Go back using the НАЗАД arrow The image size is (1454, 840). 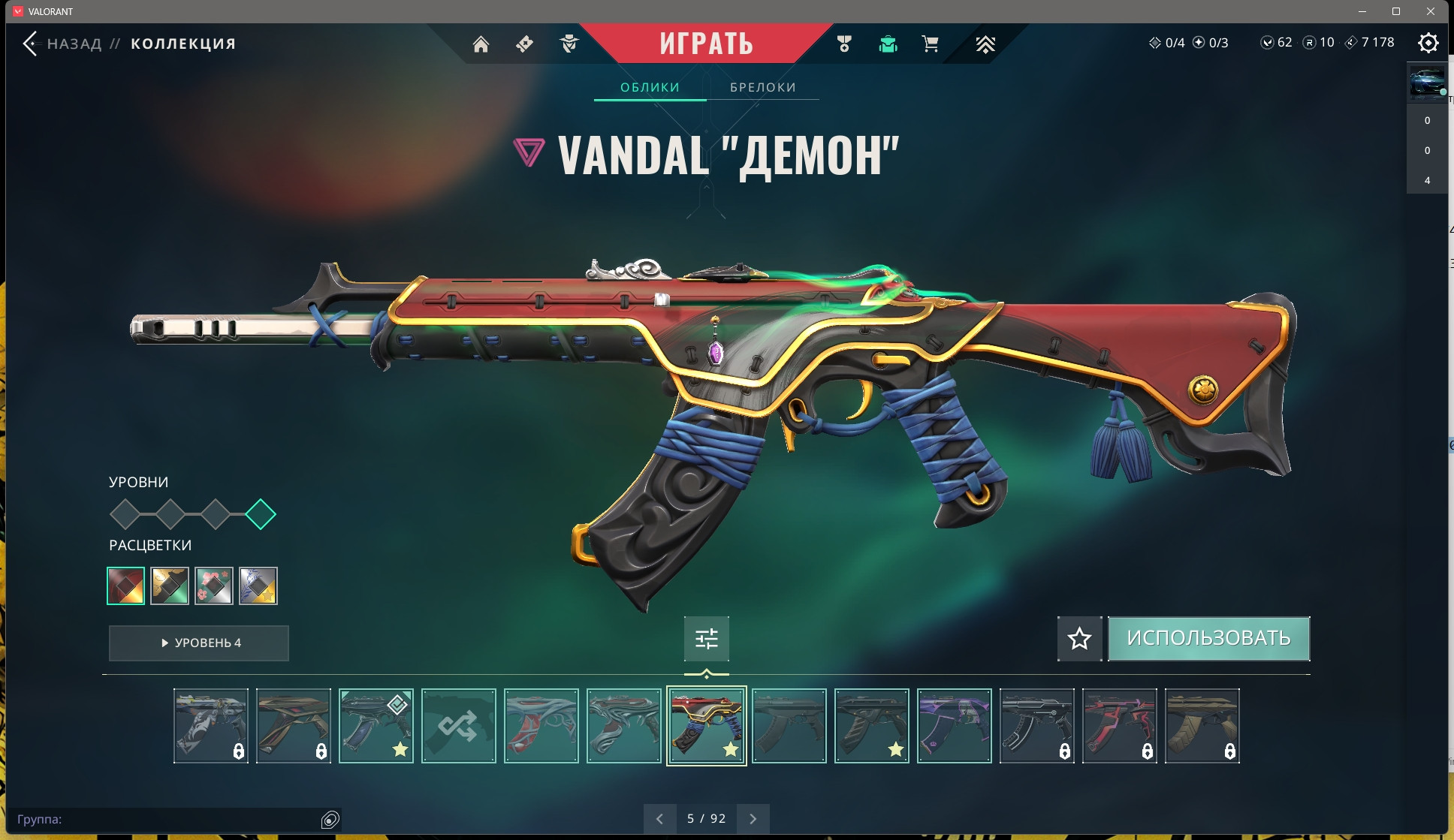[30, 44]
